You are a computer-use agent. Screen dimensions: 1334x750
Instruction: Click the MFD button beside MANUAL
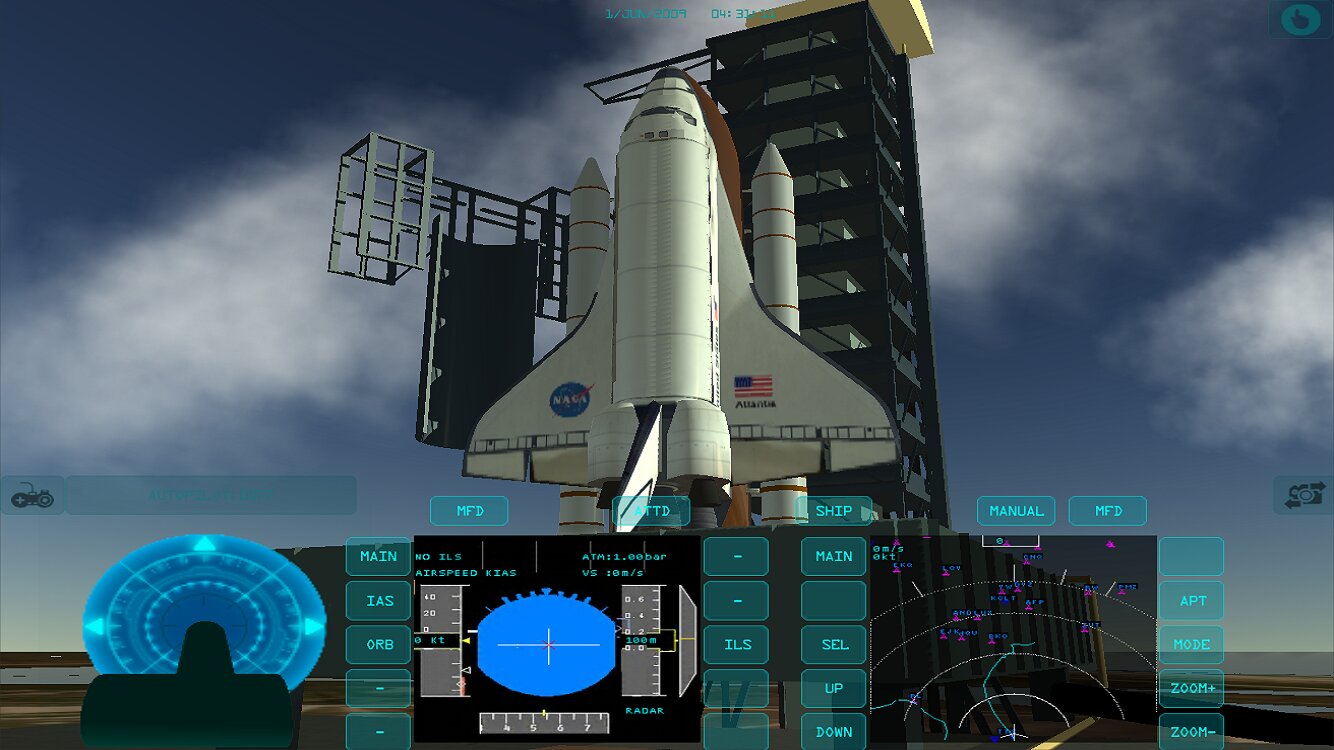coord(1108,511)
